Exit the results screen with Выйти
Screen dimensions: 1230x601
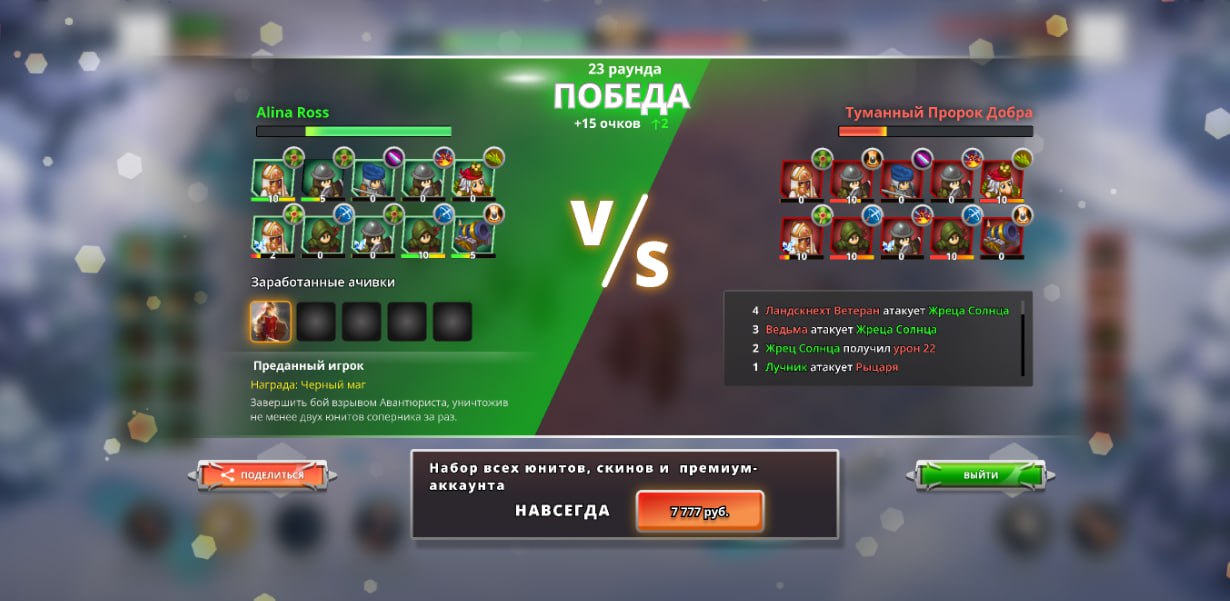point(980,475)
